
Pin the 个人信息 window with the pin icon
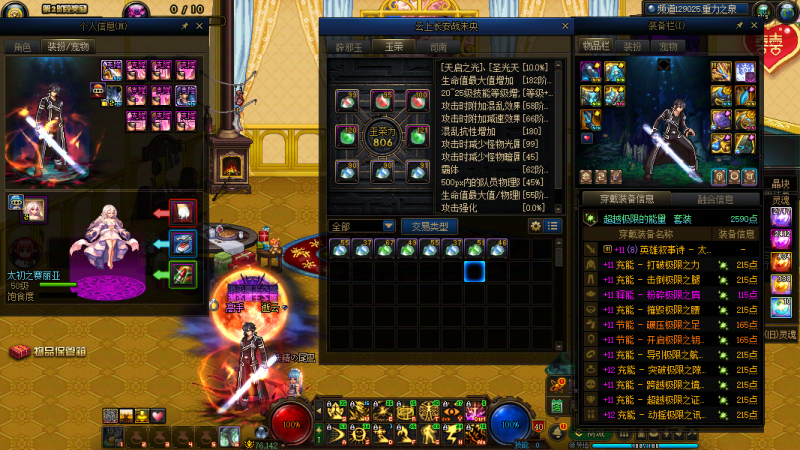[x=184, y=24]
